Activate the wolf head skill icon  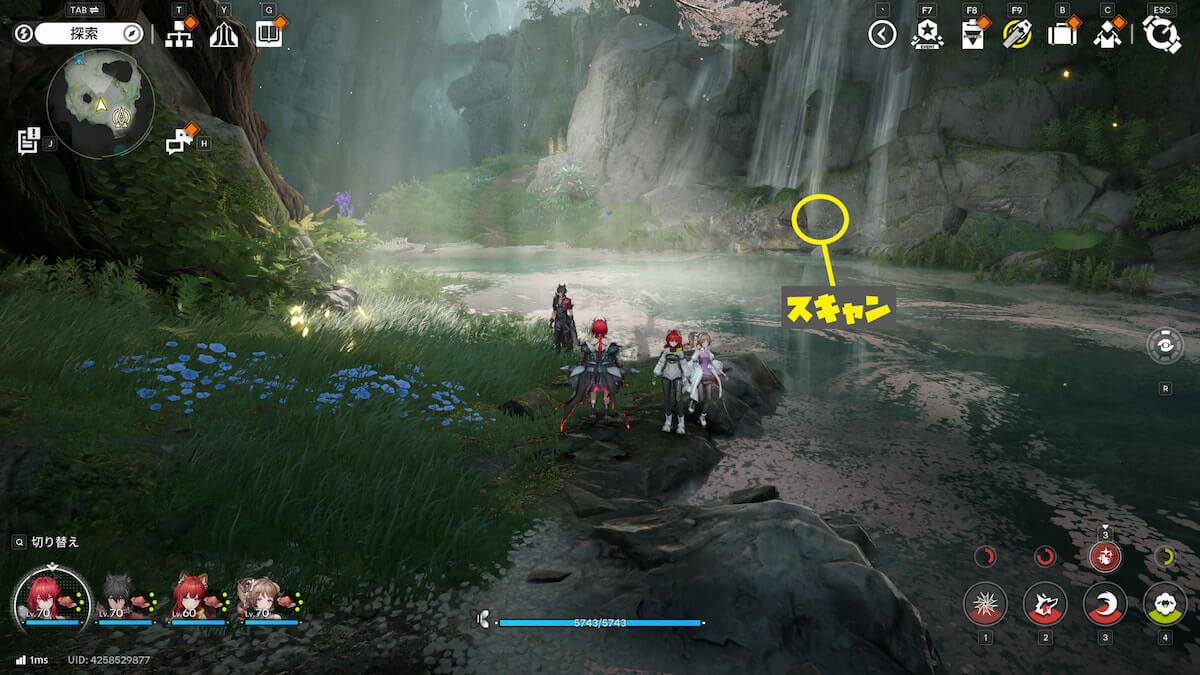point(1045,604)
